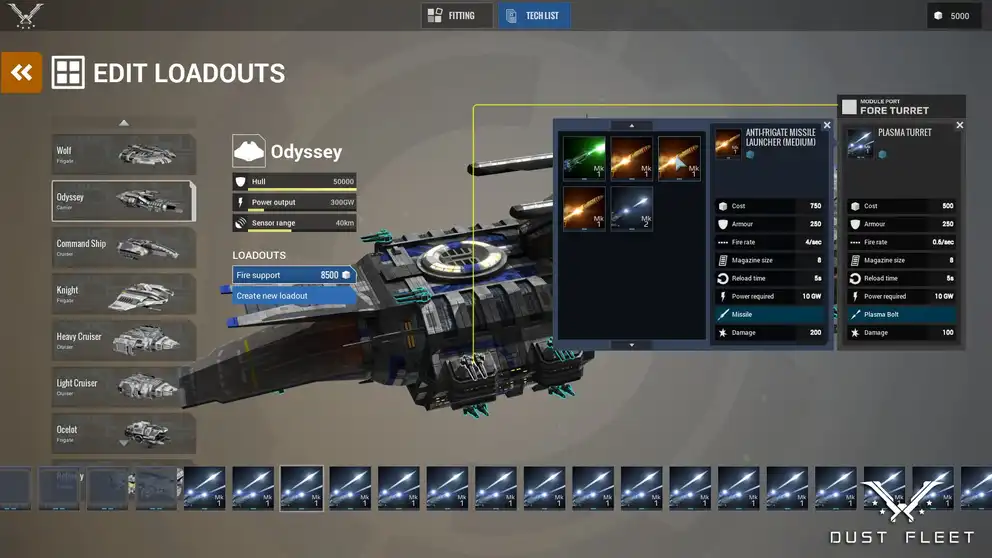
Task: Select the Light Cruiser entry
Action: [x=123, y=386]
